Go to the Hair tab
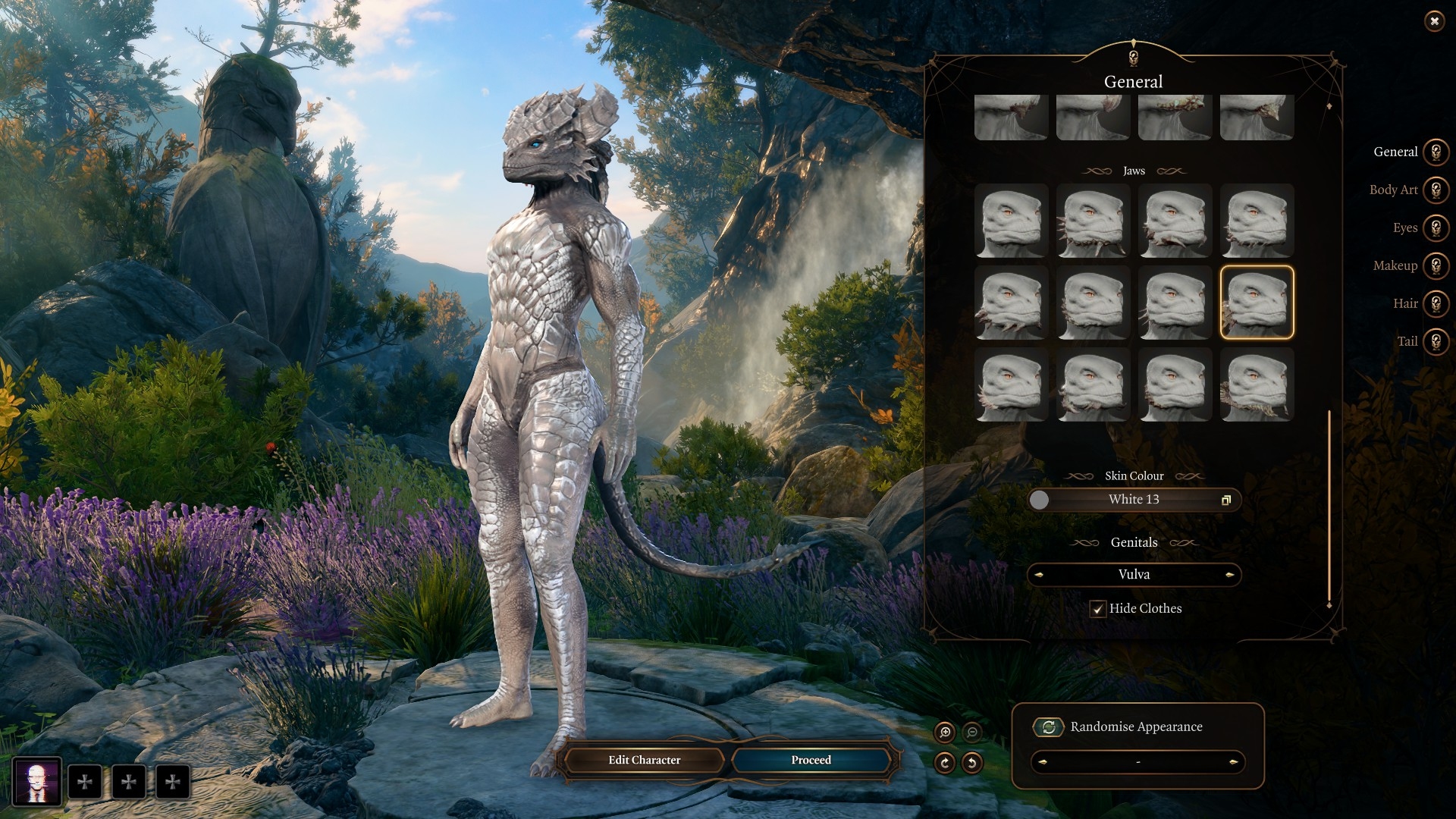The image size is (1456, 819). [1436, 303]
